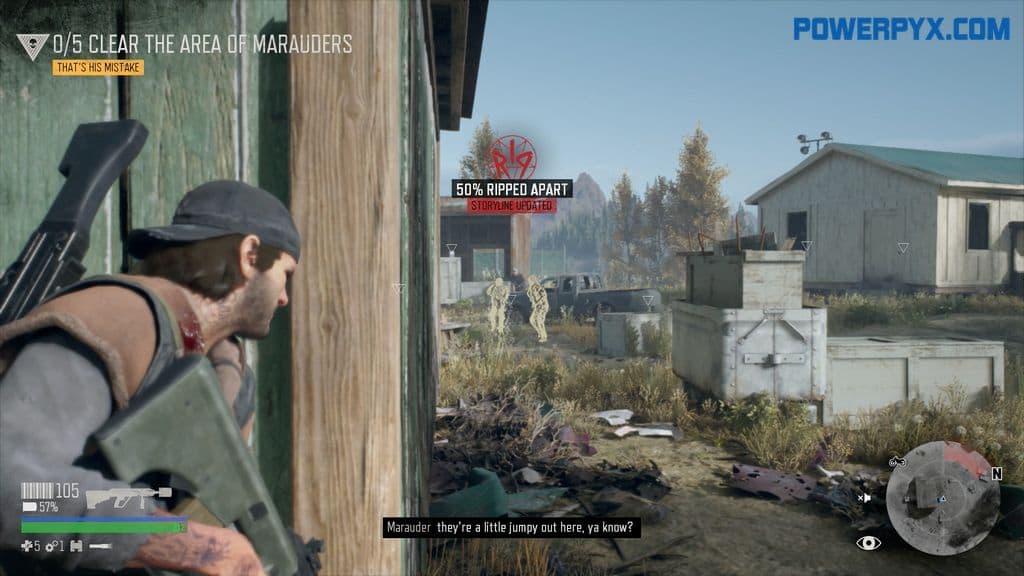Click the muted speaker noise indicator

[864, 497]
